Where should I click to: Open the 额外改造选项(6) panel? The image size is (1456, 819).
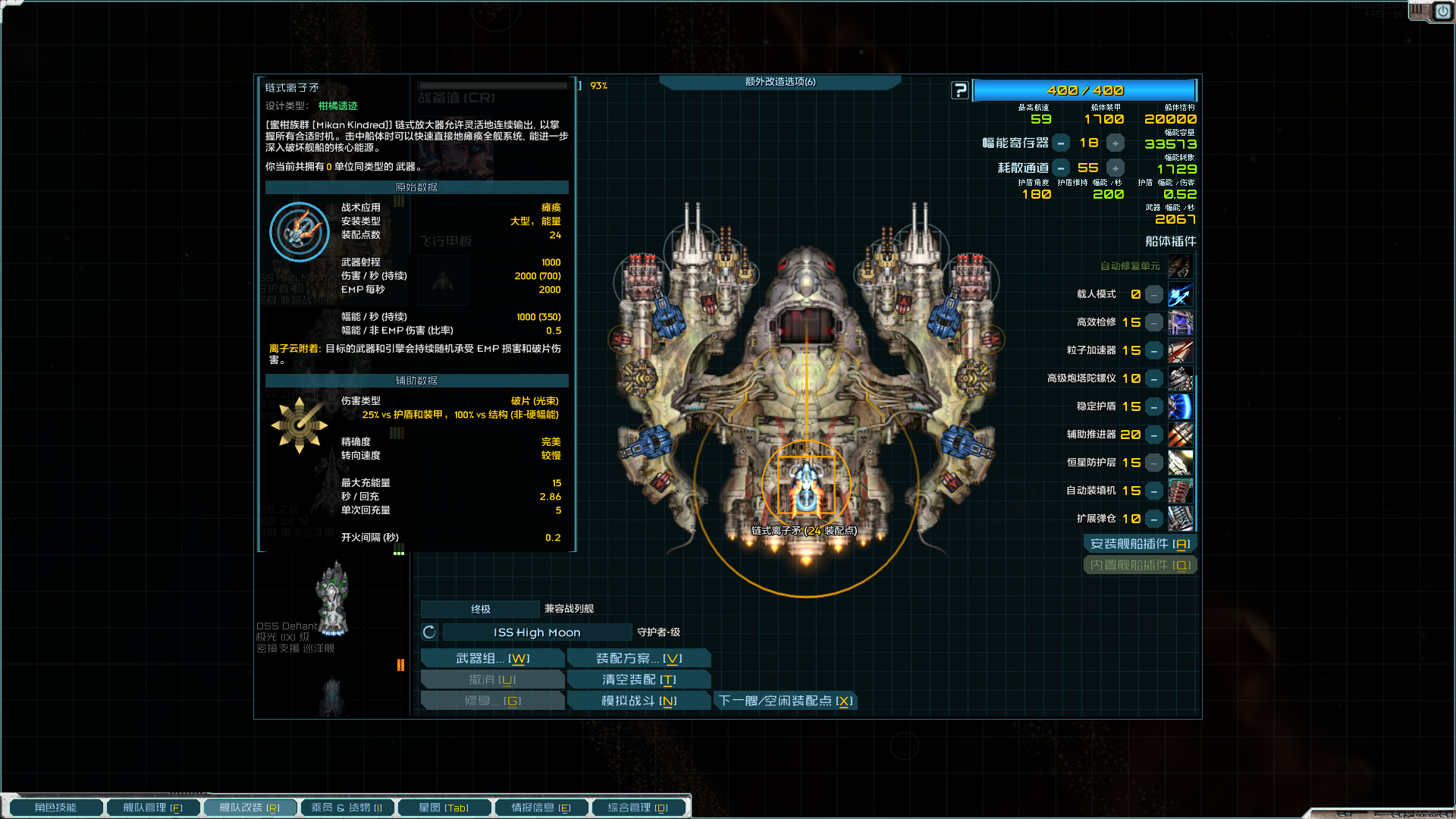point(780,82)
